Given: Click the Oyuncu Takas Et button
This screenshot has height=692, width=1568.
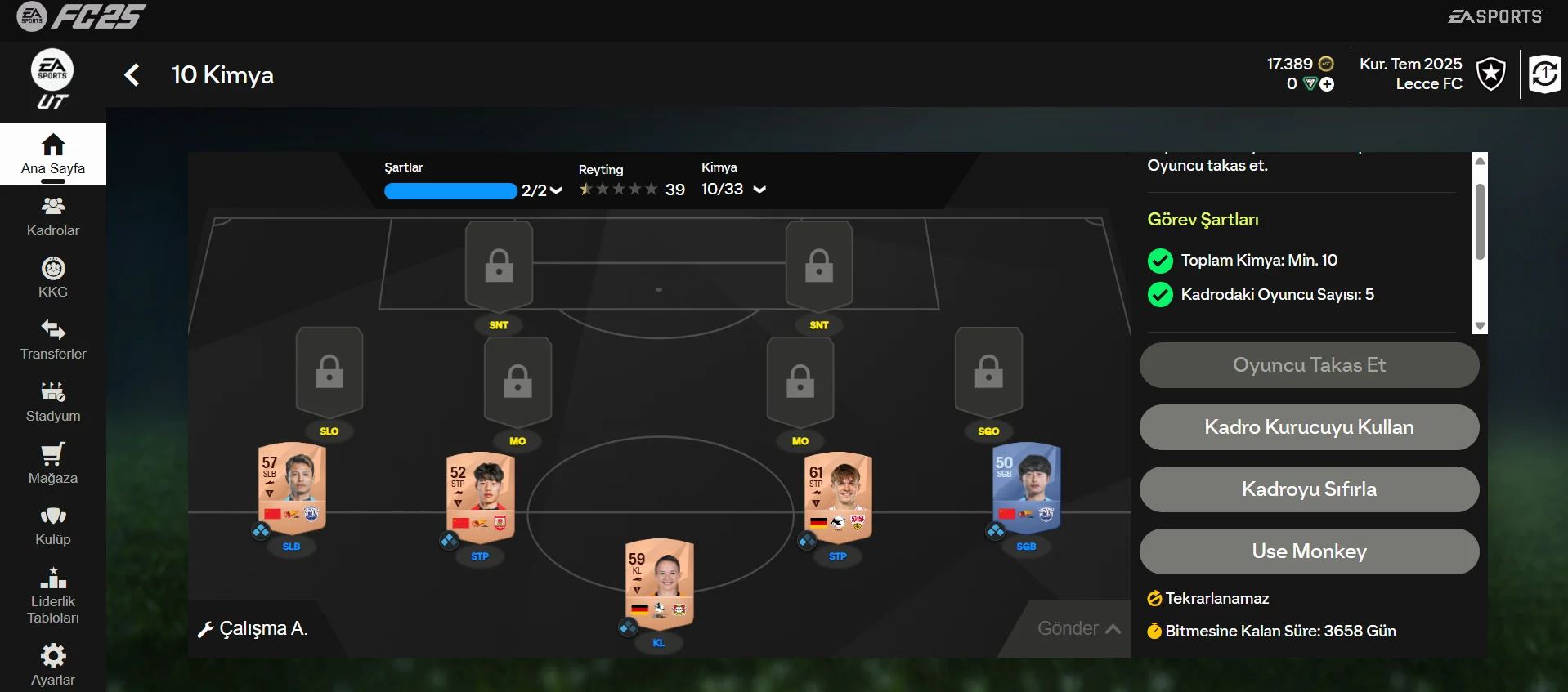Looking at the screenshot, I should (x=1309, y=365).
